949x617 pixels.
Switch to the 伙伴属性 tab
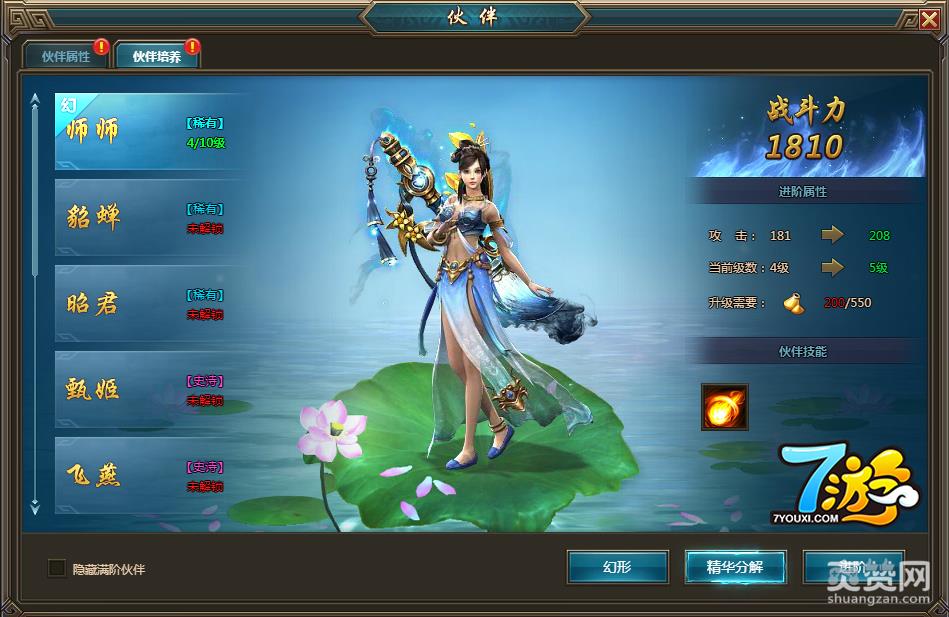(66, 56)
